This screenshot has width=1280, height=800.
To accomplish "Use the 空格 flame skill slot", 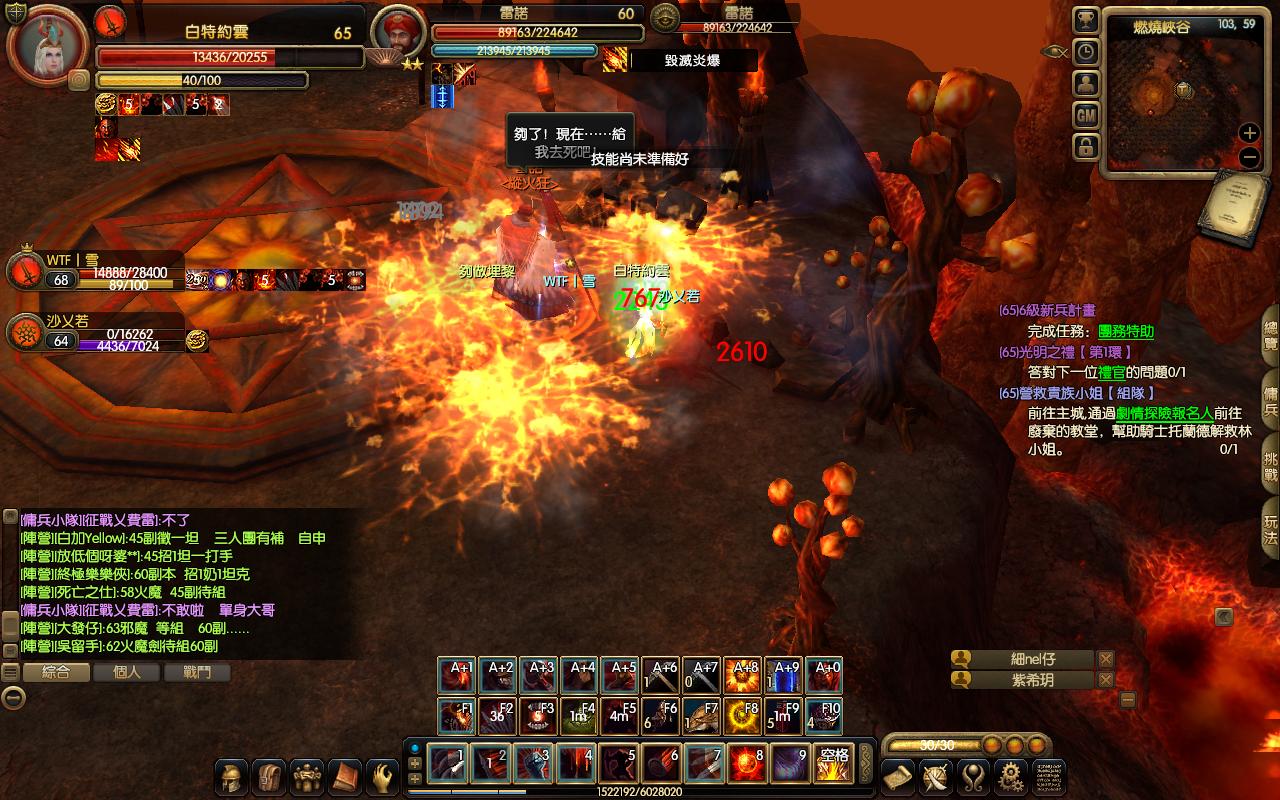I will (832, 764).
